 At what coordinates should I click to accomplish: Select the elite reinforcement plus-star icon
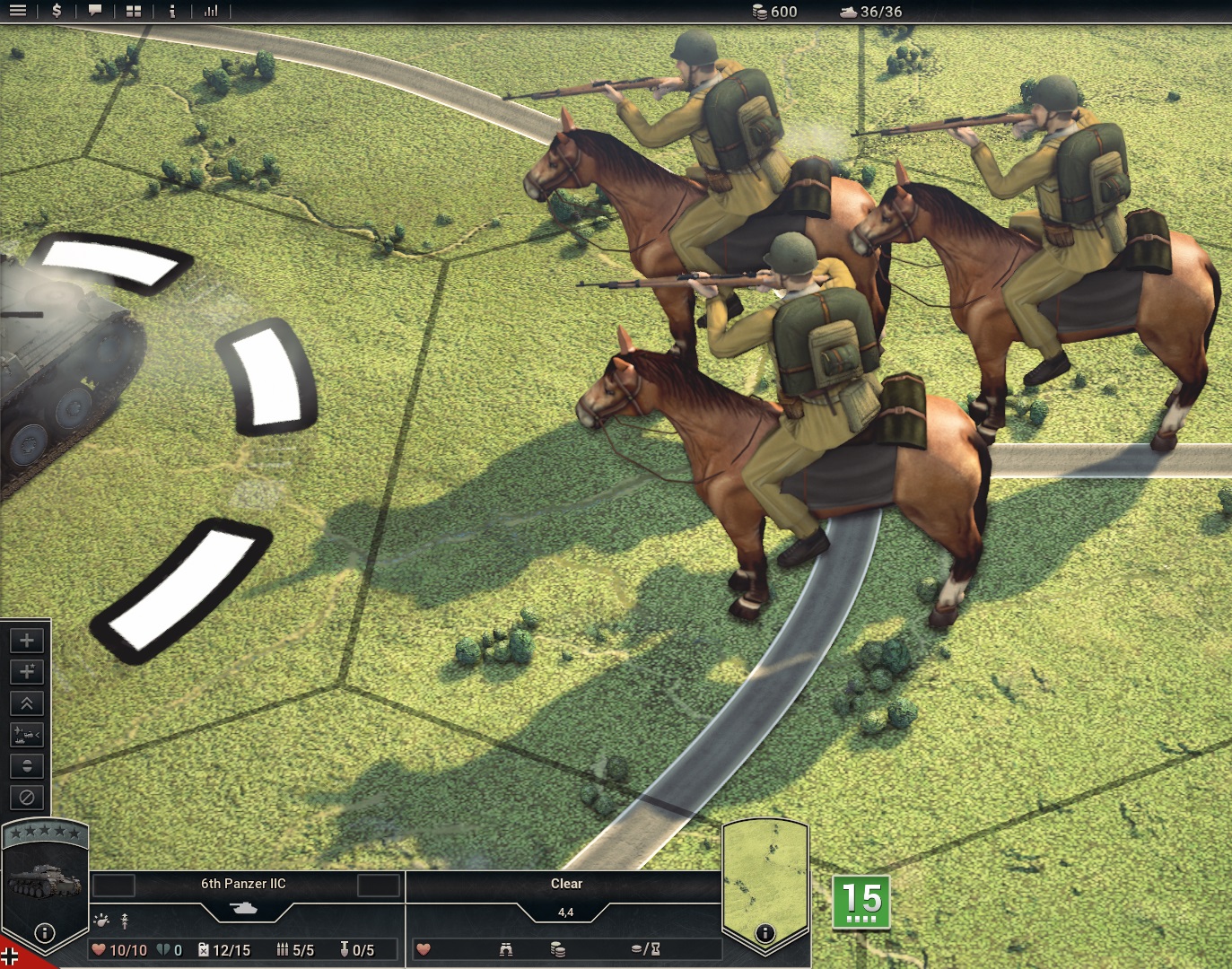click(26, 671)
